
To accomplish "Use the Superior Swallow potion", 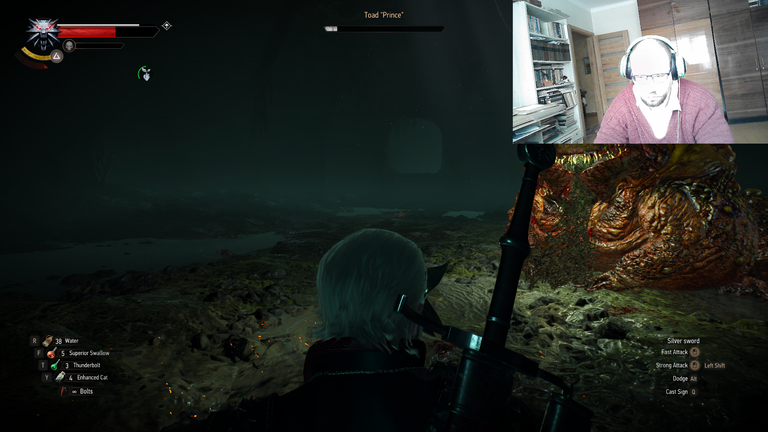I will pyautogui.click(x=49, y=353).
